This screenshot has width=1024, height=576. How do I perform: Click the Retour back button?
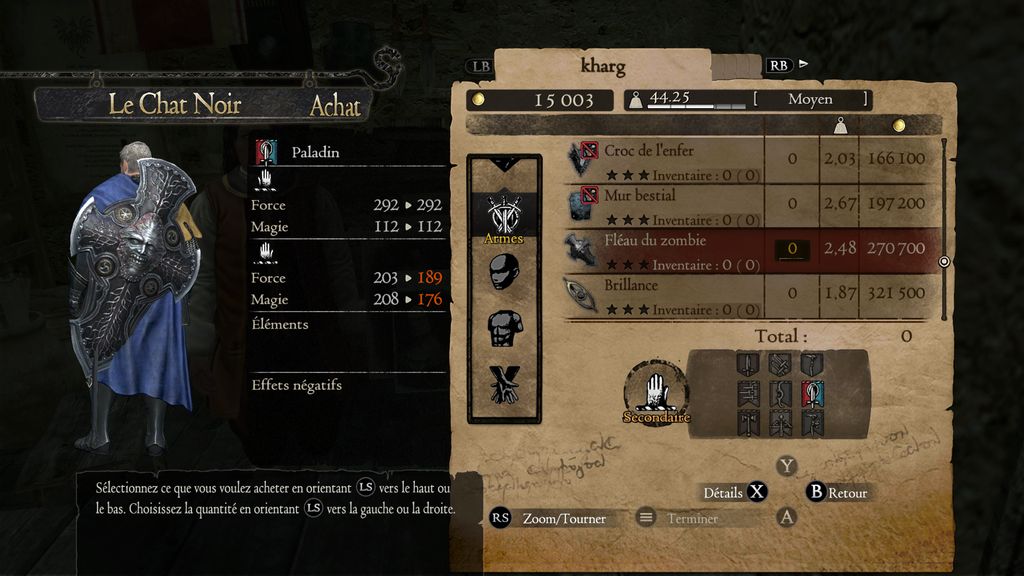coord(838,492)
